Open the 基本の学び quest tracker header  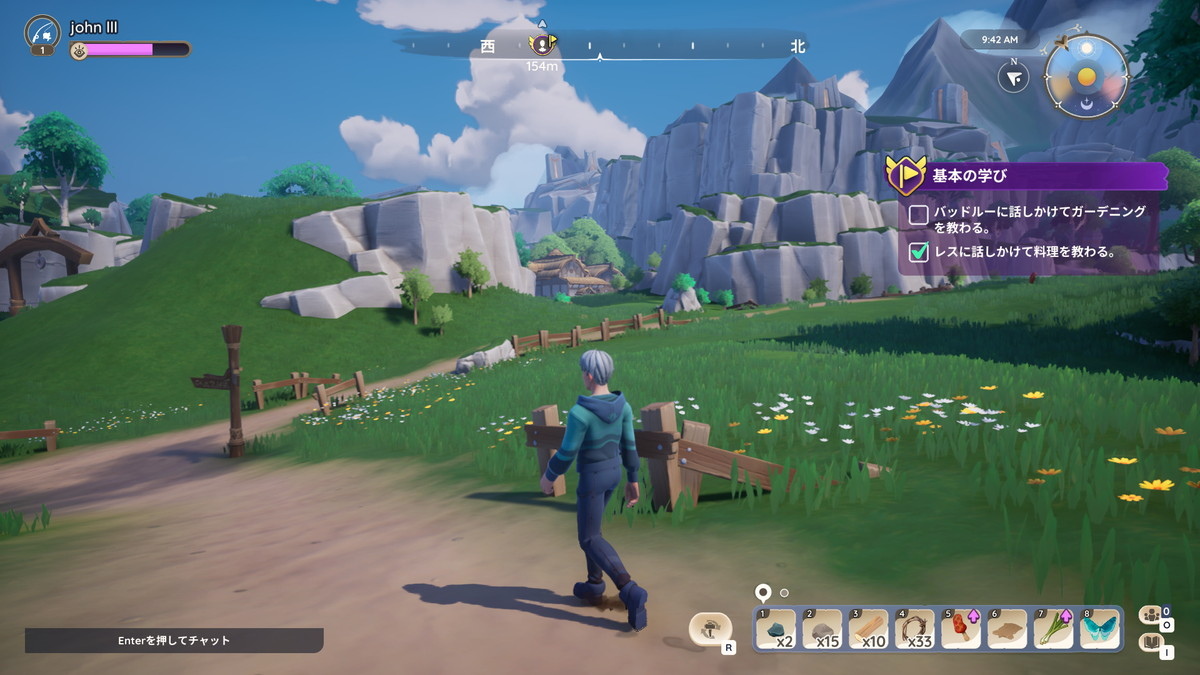click(1030, 176)
